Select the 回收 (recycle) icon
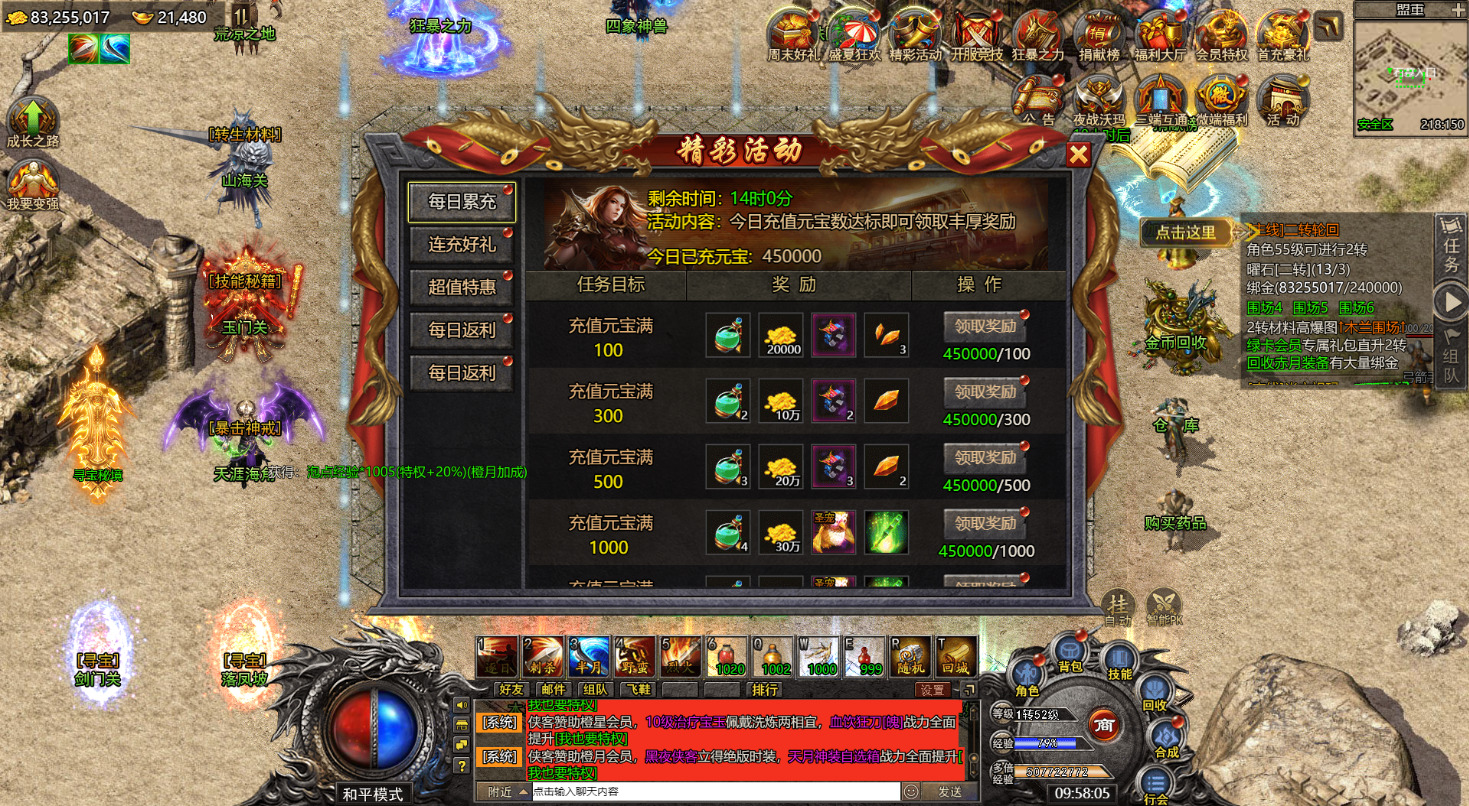The width and height of the screenshot is (1469, 806). (1155, 690)
